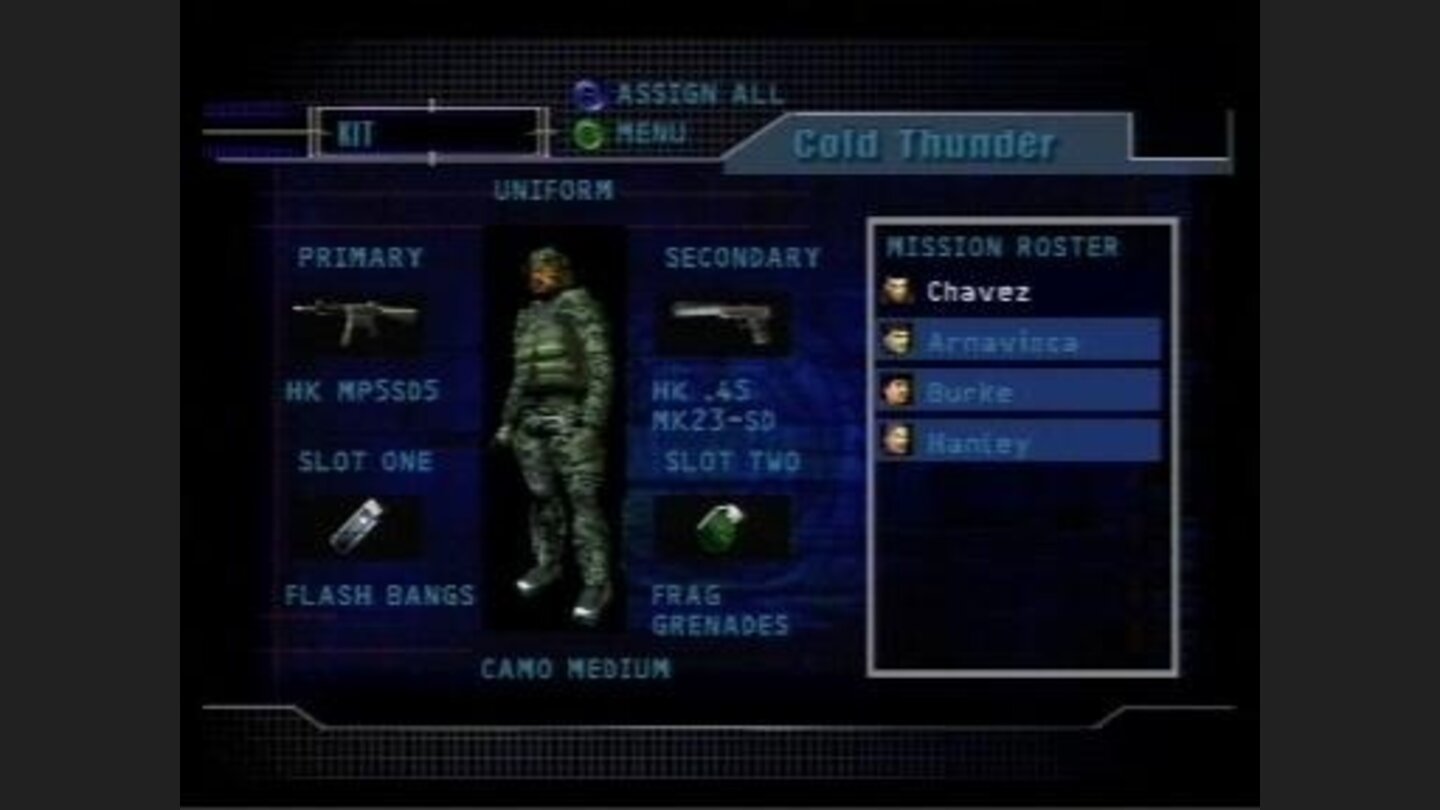The height and width of the screenshot is (810, 1440).
Task: Open the KIT category selector
Action: (430, 130)
